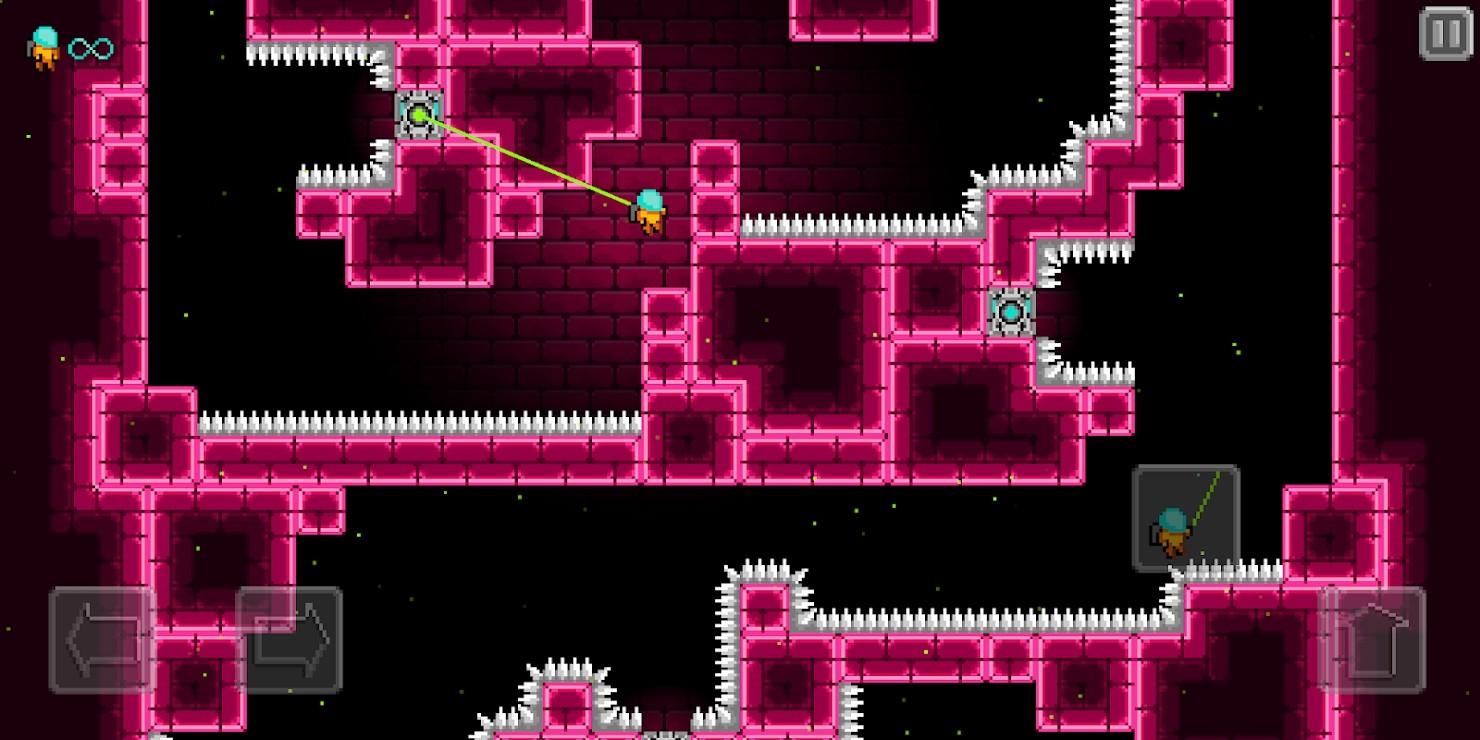Image resolution: width=1480 pixels, height=740 pixels.
Task: Click the right-side grapple anchor node
Action: click(1010, 312)
